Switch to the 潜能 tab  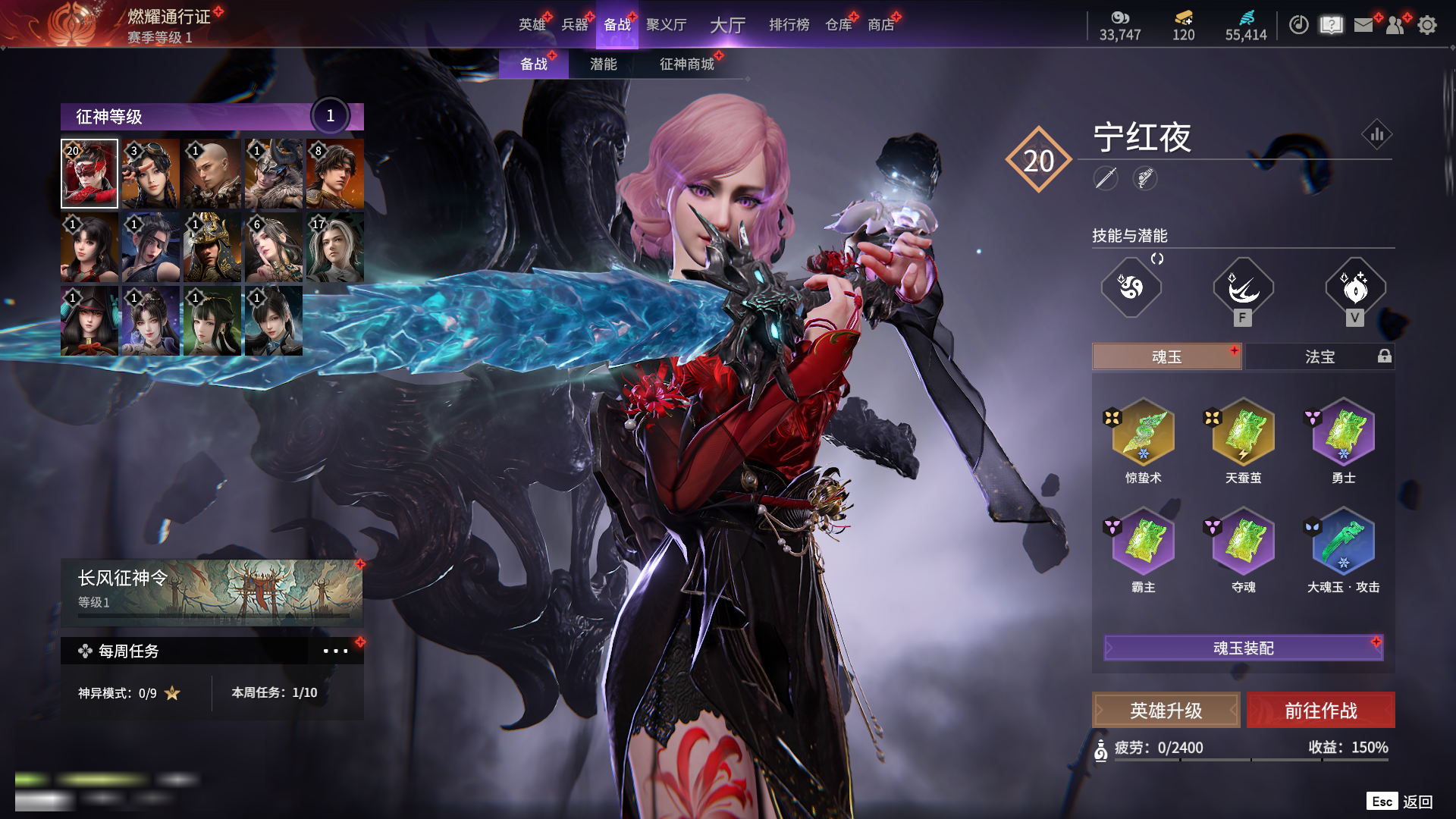[x=603, y=64]
